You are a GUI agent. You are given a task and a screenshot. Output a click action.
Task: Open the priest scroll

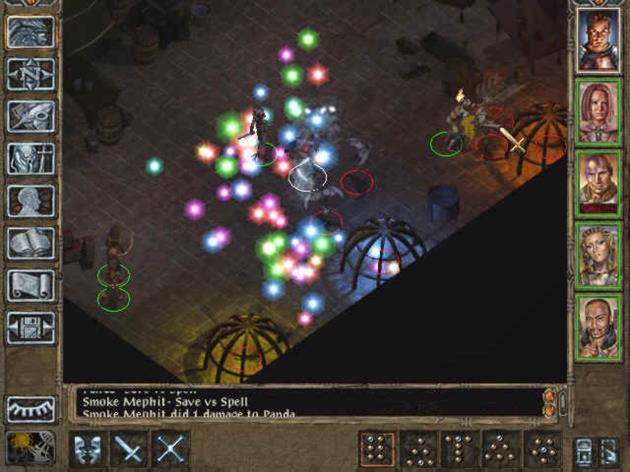tap(31, 285)
